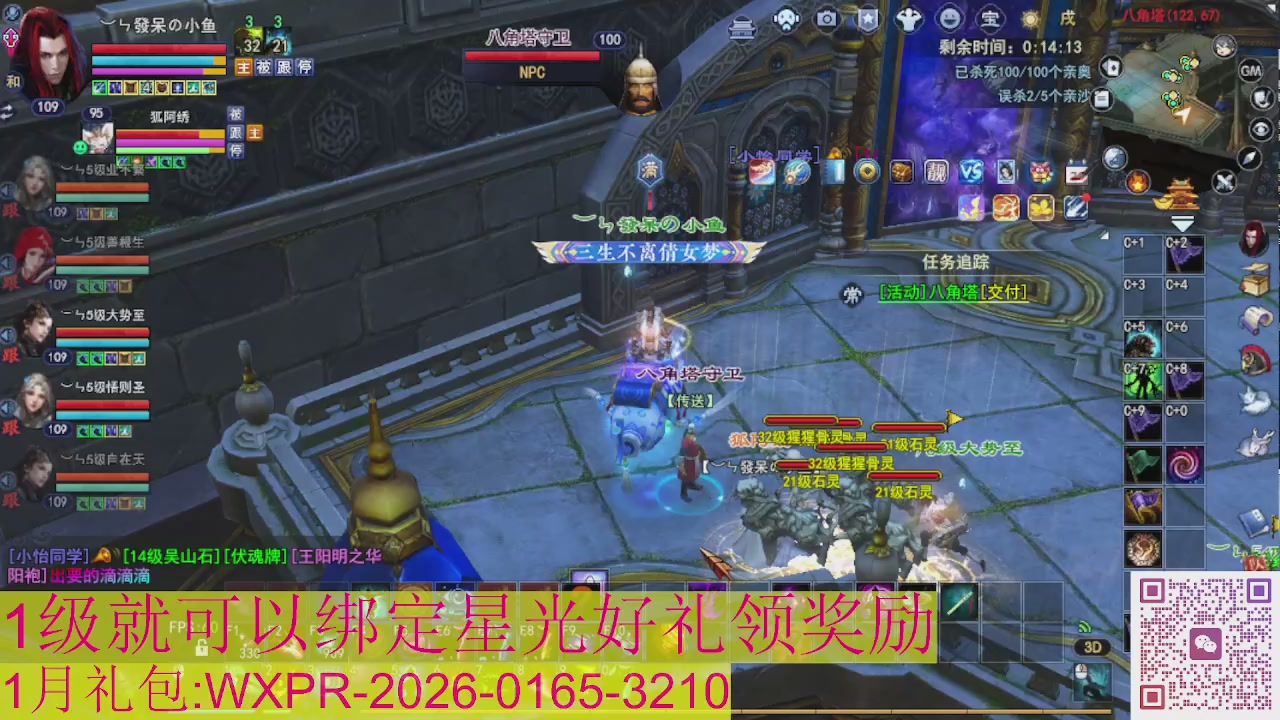Screen dimensions: 1280x720
Task: Click the 任务追踪 quest tracker header
Action: pos(956,261)
